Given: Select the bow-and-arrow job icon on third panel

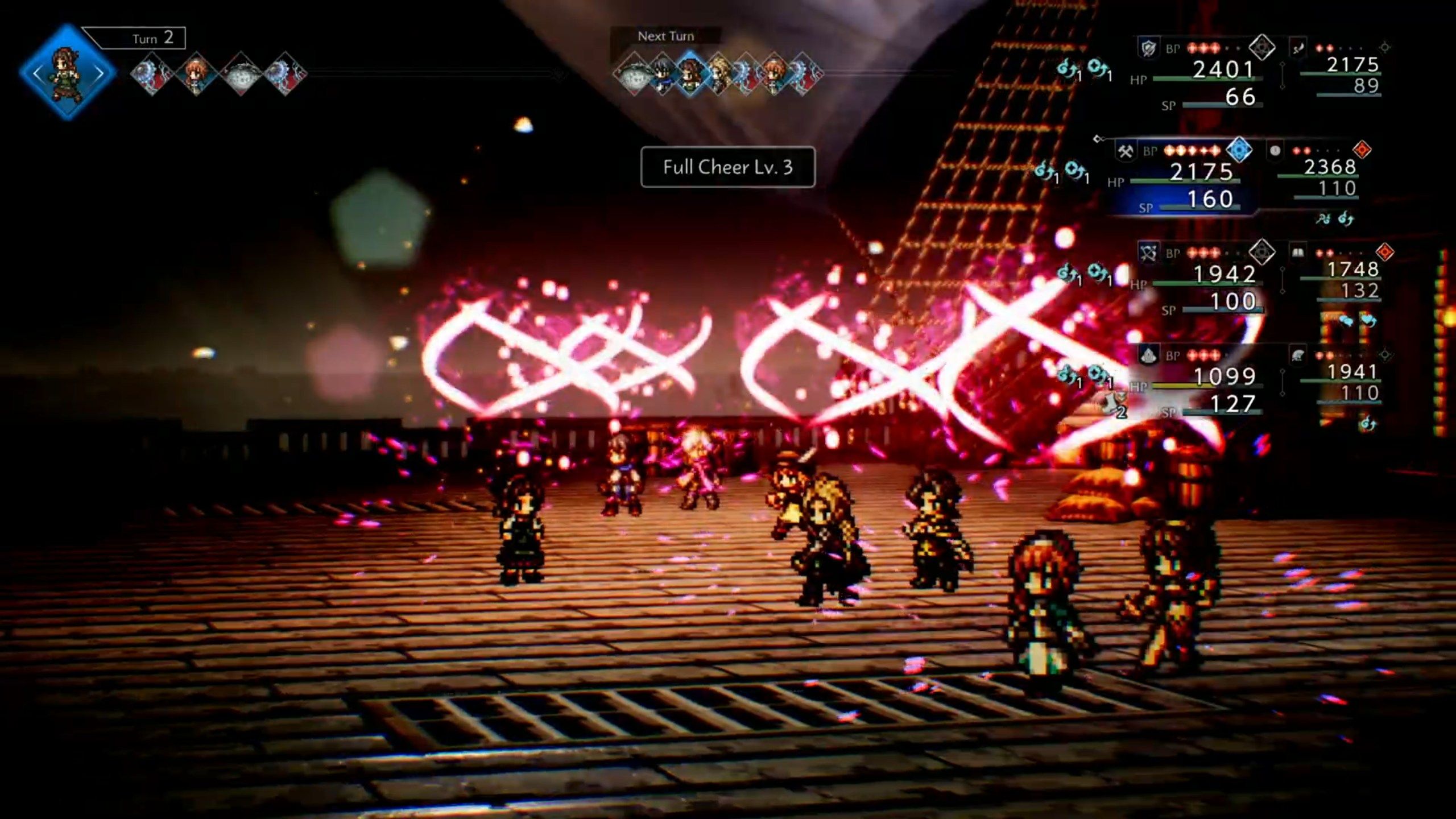Looking at the screenshot, I should pyautogui.click(x=1148, y=253).
